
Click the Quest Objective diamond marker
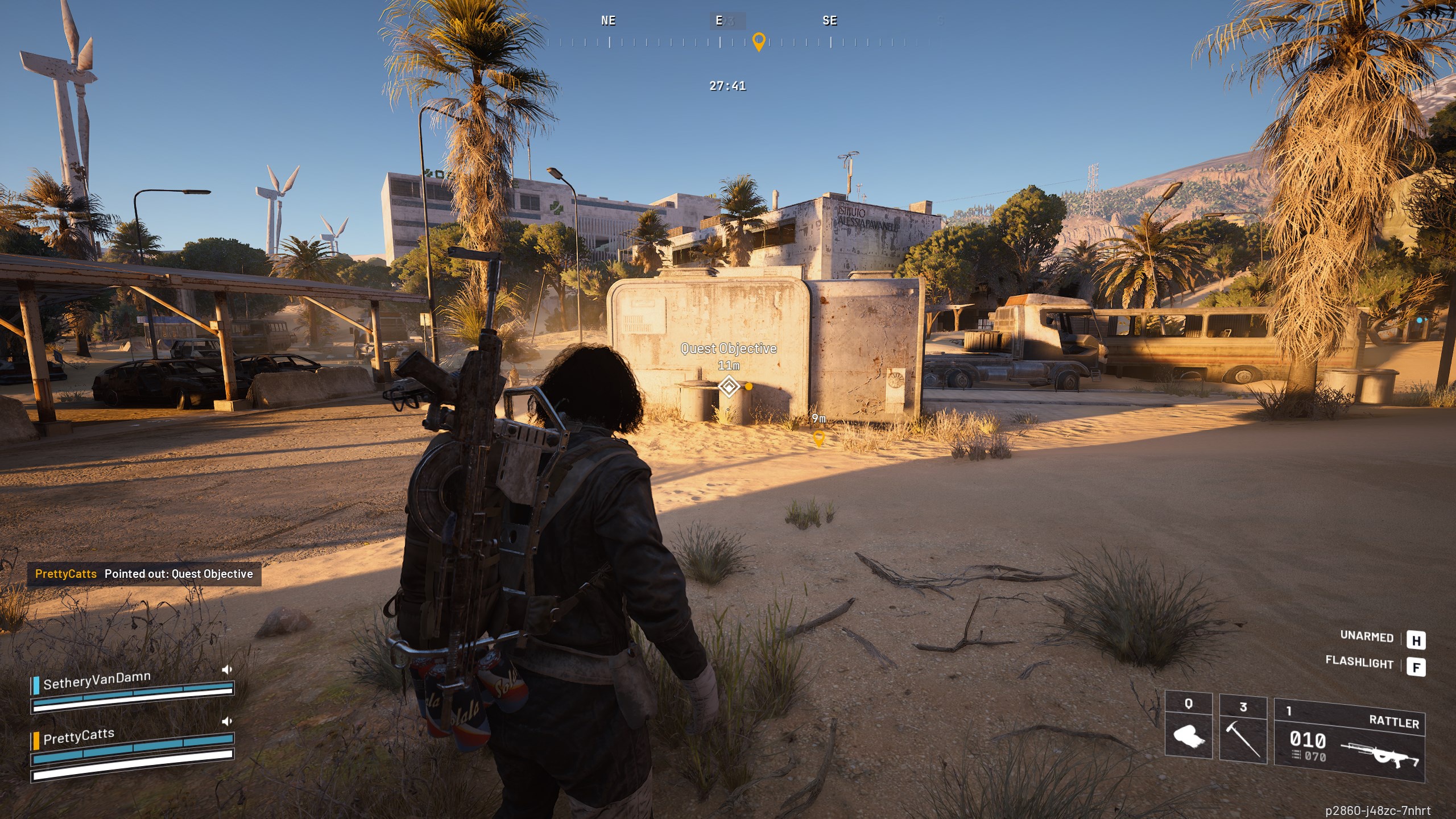(x=729, y=387)
